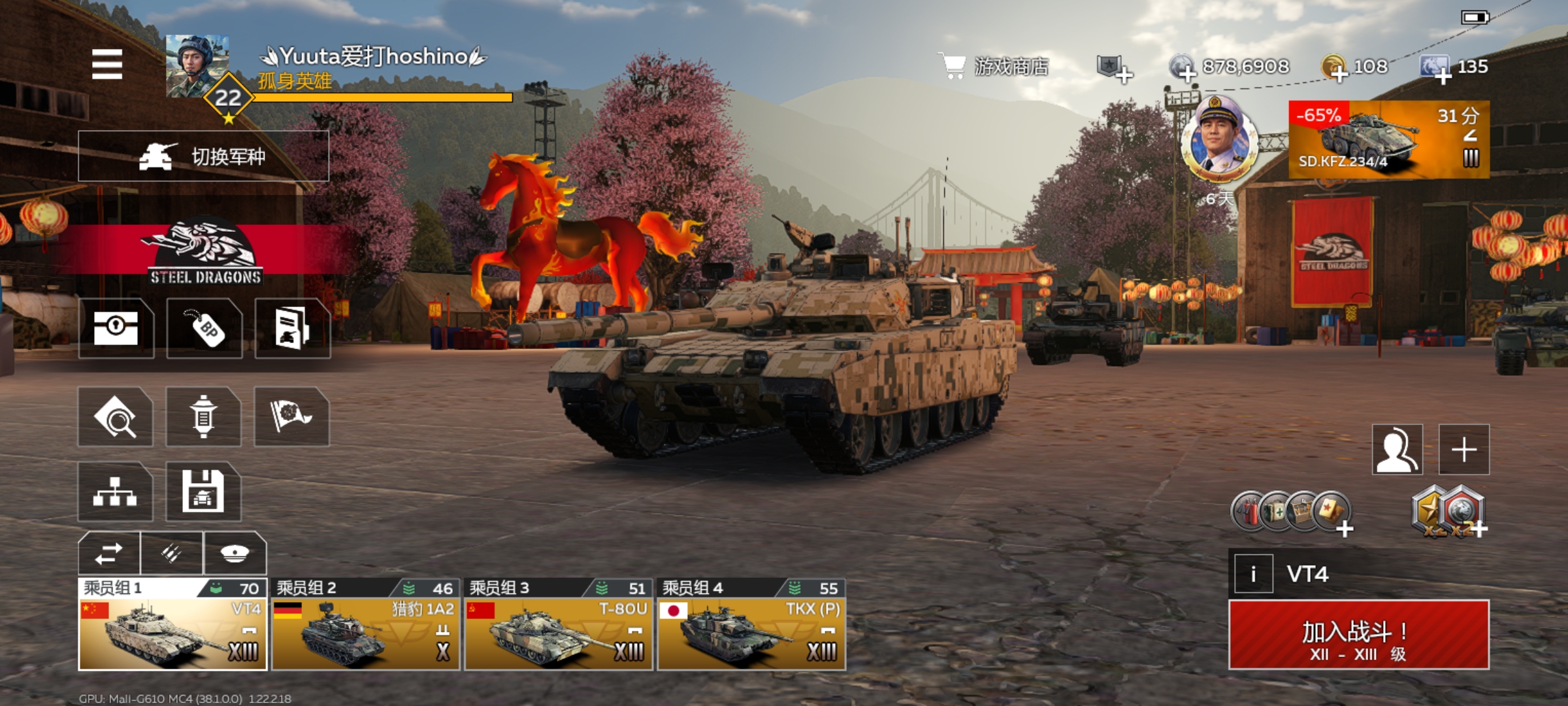Open the hamburger main menu
This screenshot has height=706, width=1568.
pyautogui.click(x=107, y=64)
